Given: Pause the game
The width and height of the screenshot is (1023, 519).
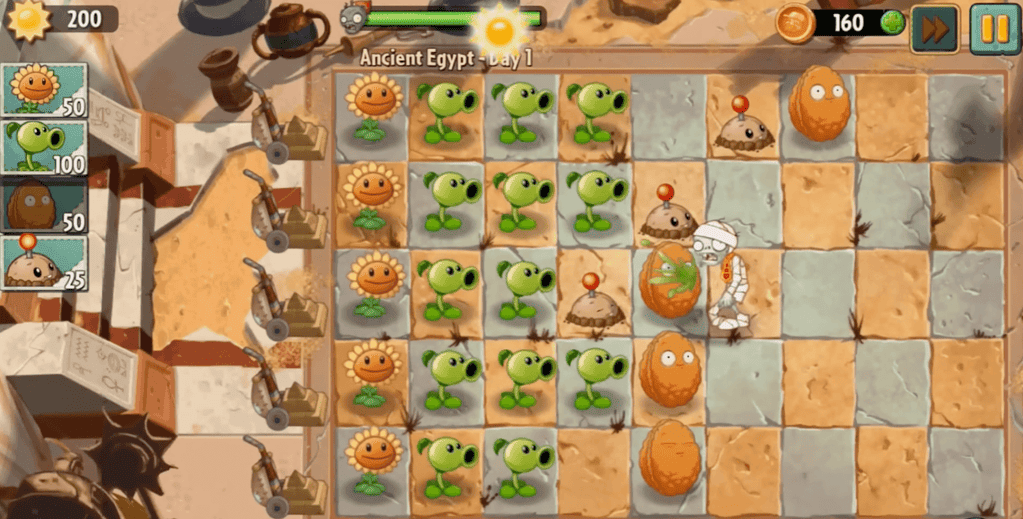Looking at the screenshot, I should click(994, 29).
